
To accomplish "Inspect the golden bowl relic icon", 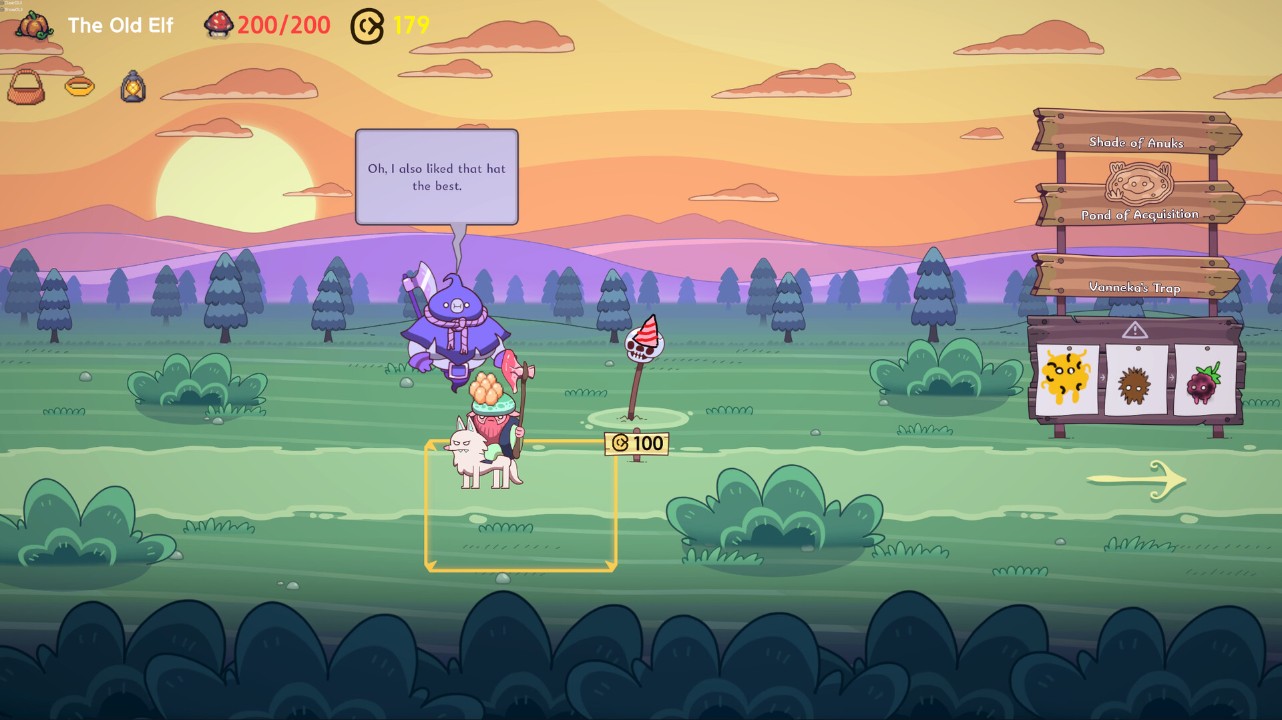I will click(x=80, y=87).
